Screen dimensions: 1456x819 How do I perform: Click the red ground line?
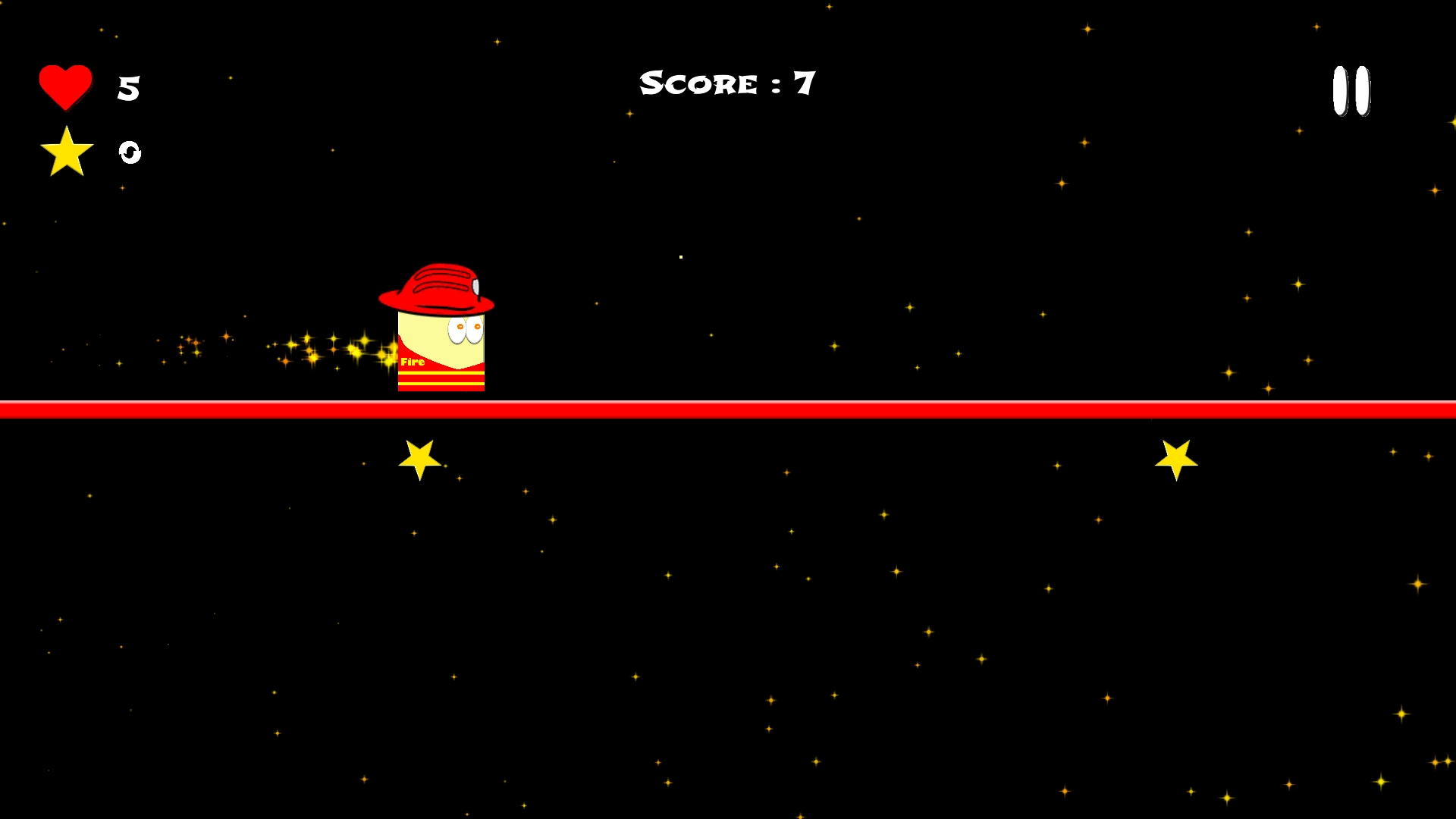click(x=728, y=408)
